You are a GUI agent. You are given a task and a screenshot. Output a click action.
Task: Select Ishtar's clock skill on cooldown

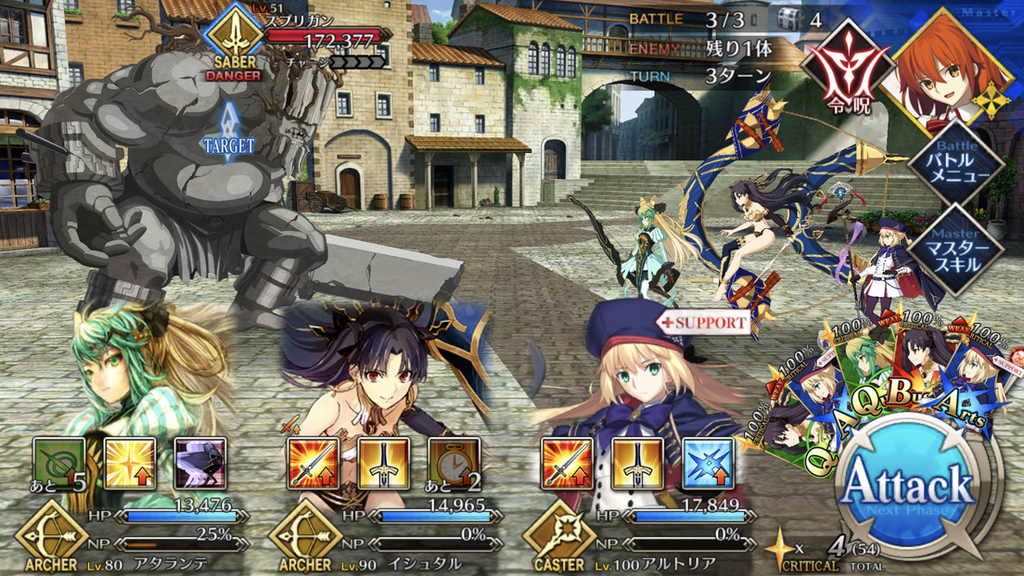454,462
